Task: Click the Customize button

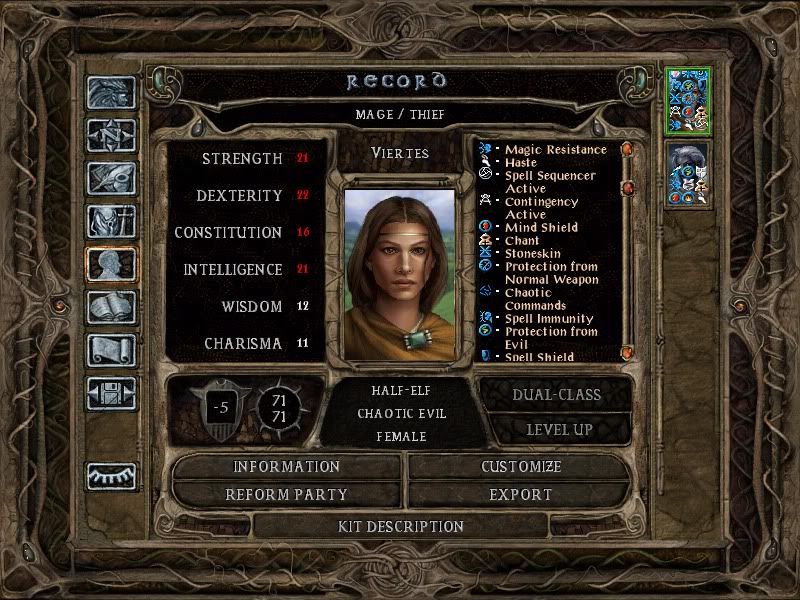Action: [x=521, y=467]
